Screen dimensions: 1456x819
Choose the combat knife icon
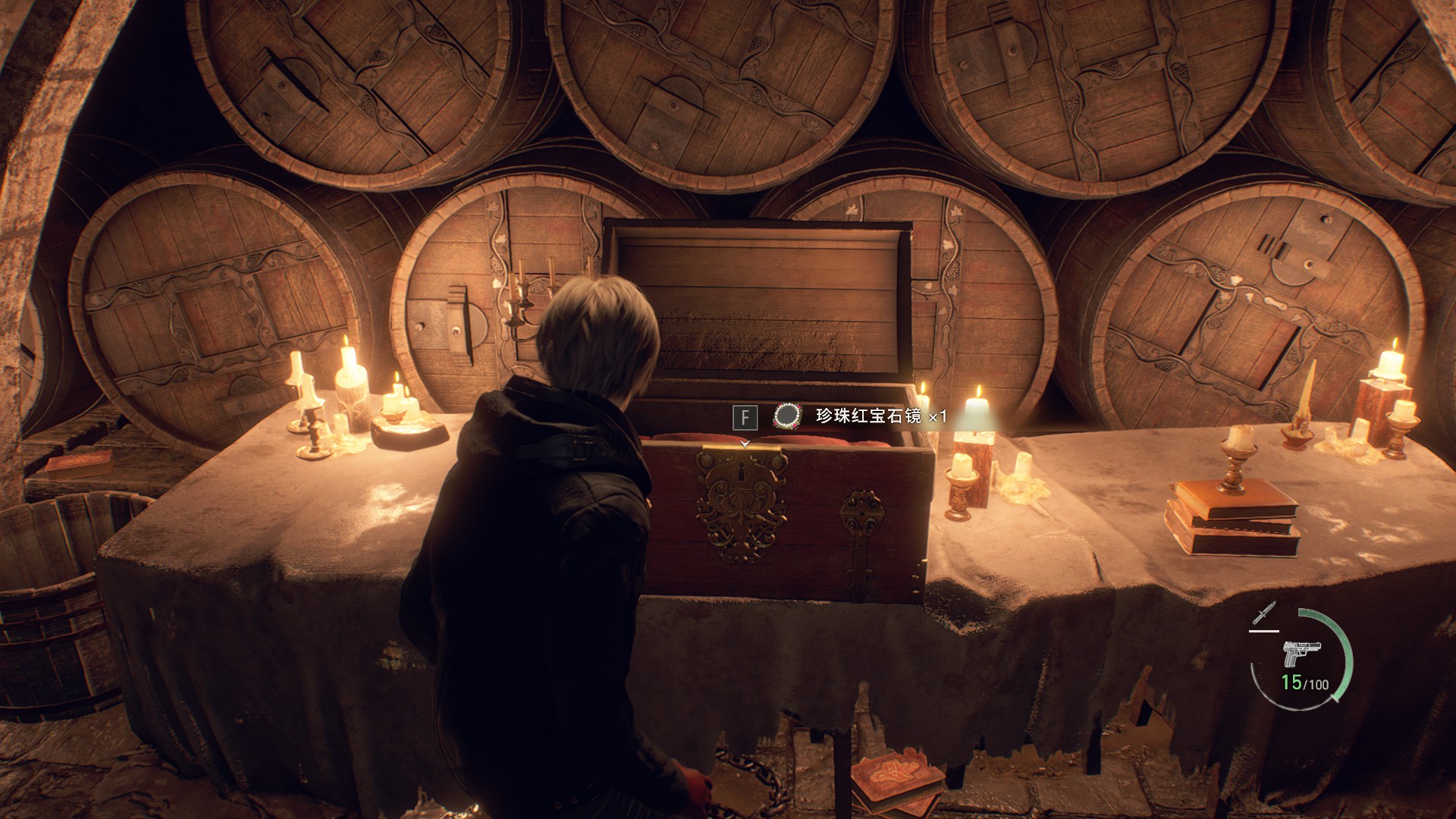pyautogui.click(x=1264, y=613)
